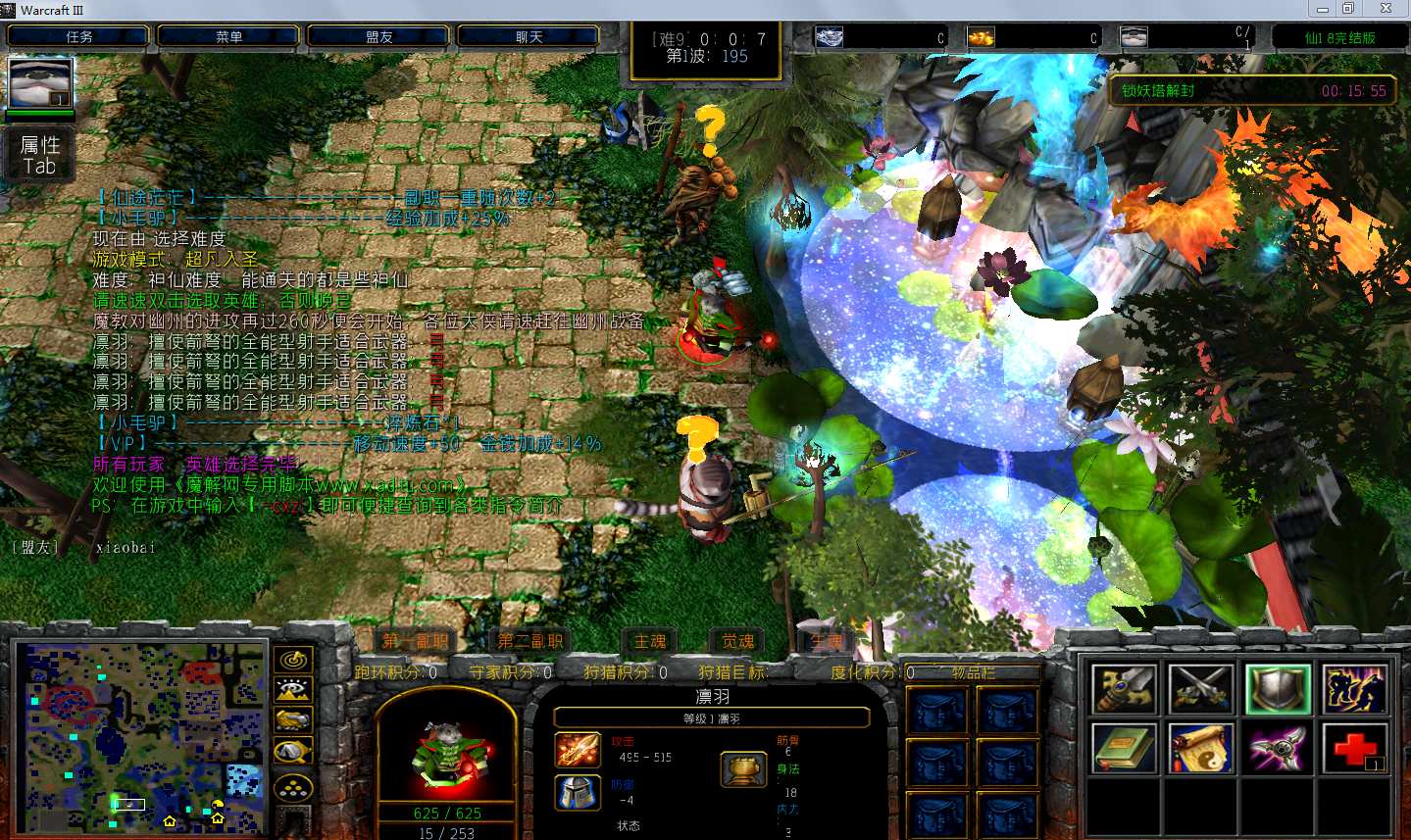Open the 盟友 allies menu
Viewport: 1411px width, 840px height.
[x=378, y=37]
